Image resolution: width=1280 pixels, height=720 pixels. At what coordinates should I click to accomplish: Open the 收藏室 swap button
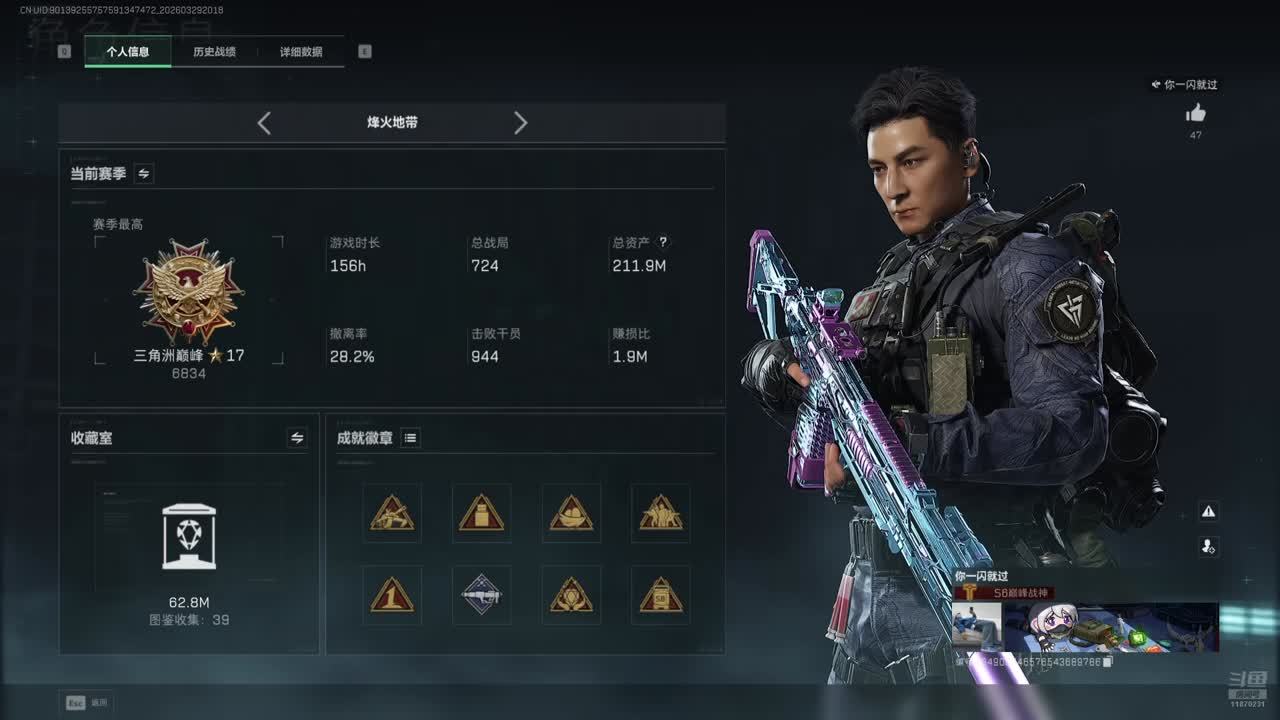[x=297, y=438]
